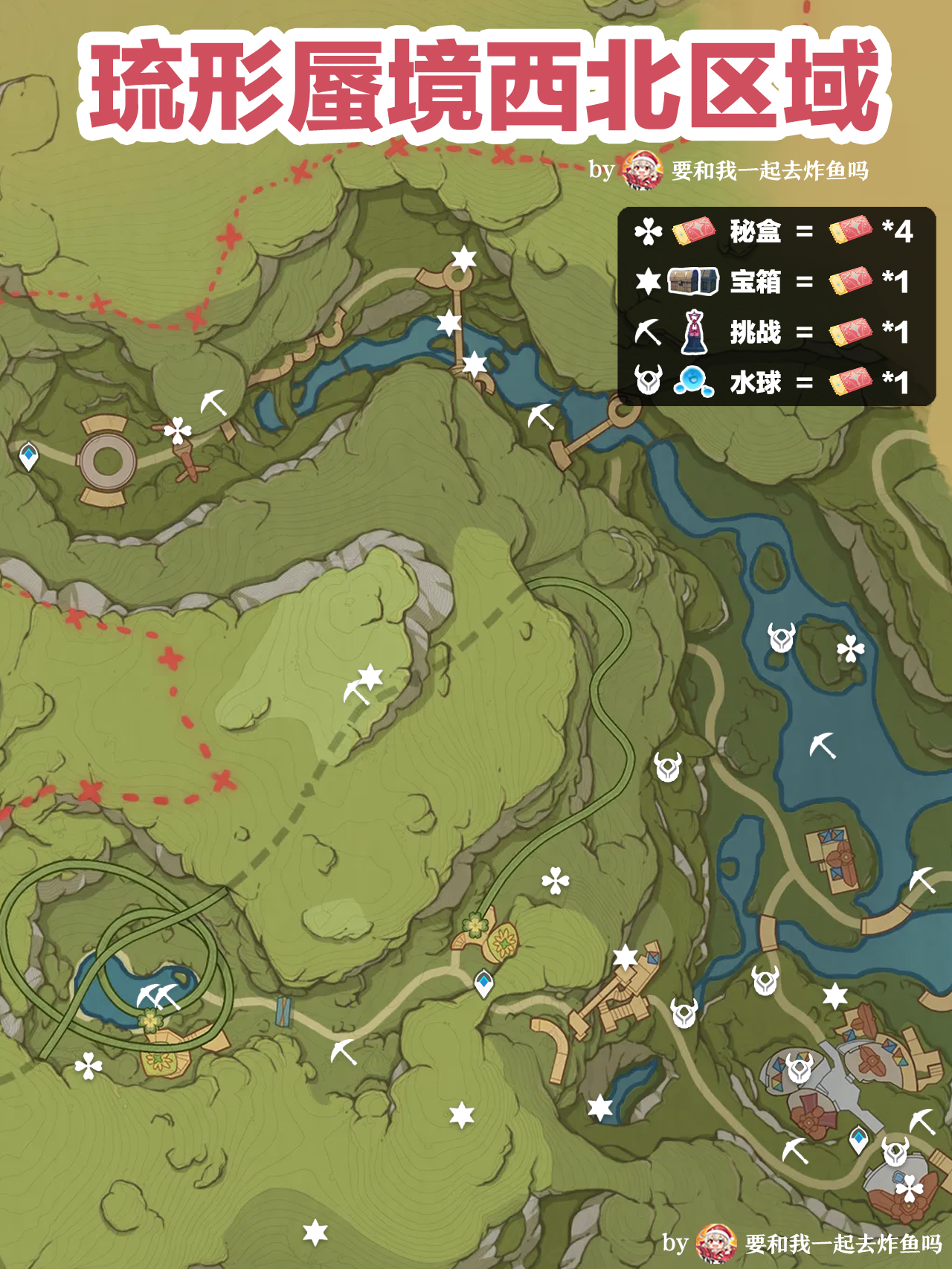The height and width of the screenshot is (1269, 952).
Task: Select the 宝箱 treasure chest legend entry
Action: click(x=755, y=282)
